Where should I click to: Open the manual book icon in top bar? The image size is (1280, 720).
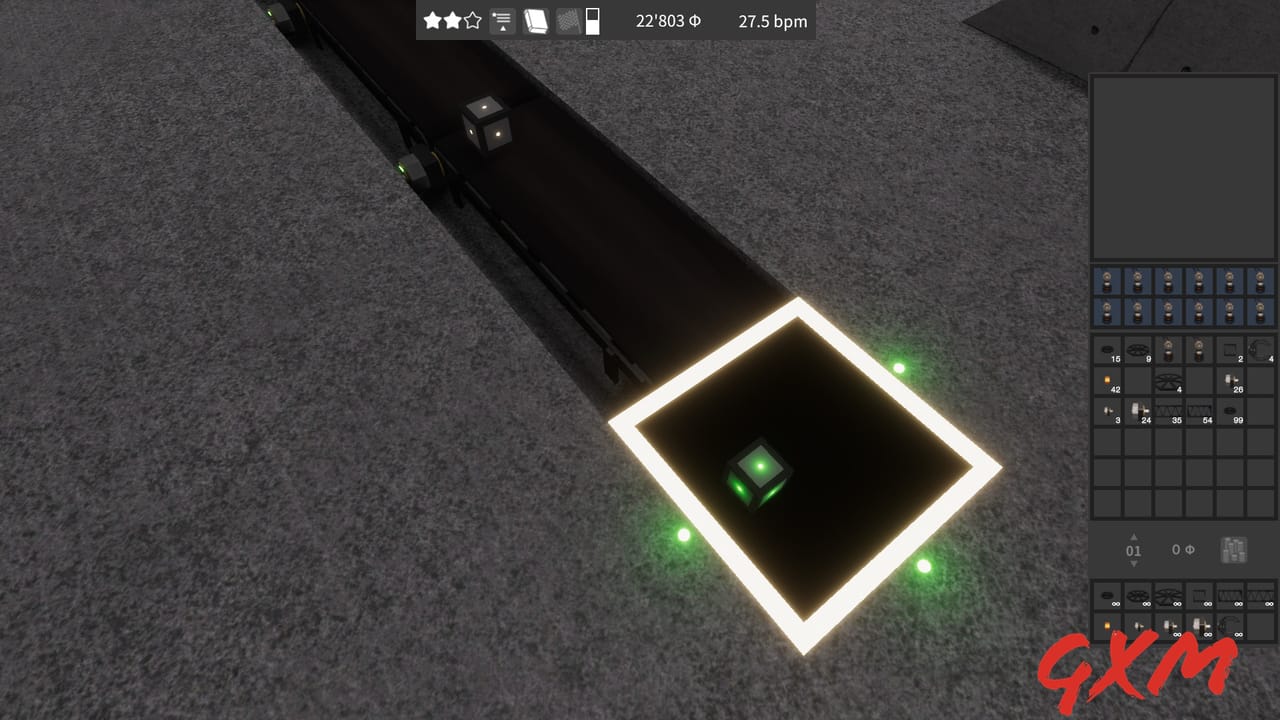[x=536, y=20]
